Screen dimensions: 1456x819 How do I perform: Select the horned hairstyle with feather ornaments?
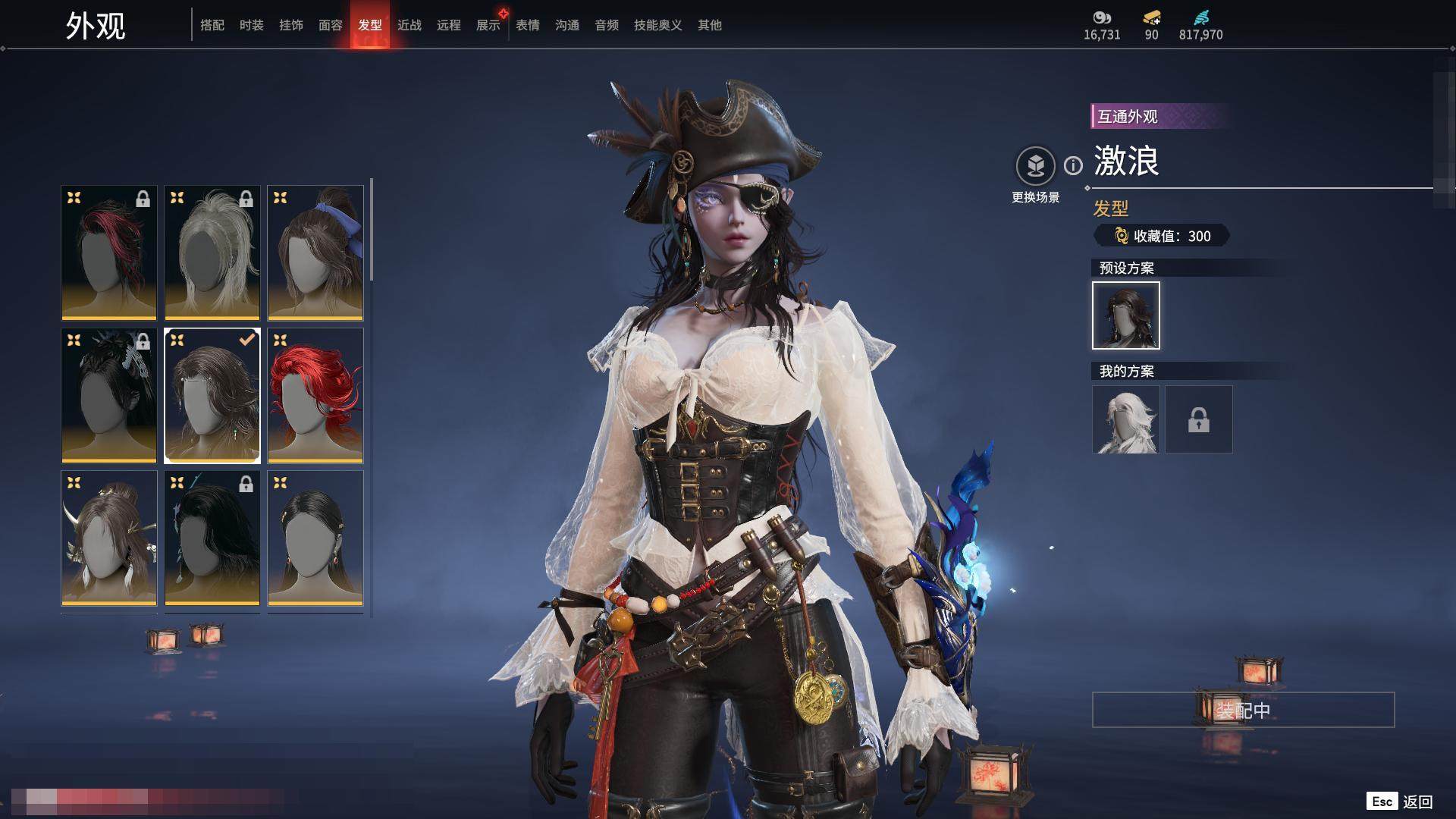(109, 538)
